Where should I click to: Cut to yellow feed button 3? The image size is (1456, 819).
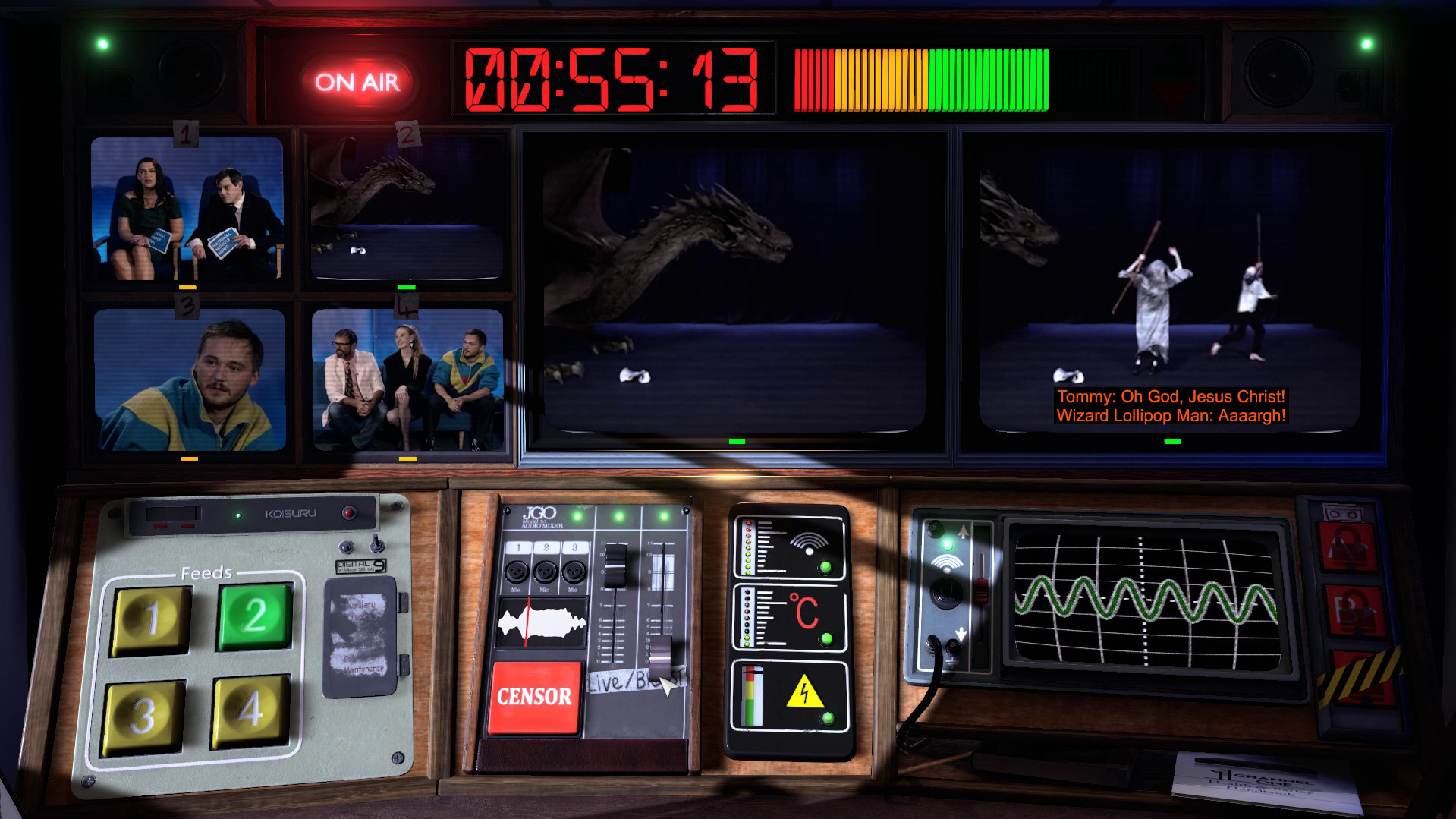click(x=144, y=716)
